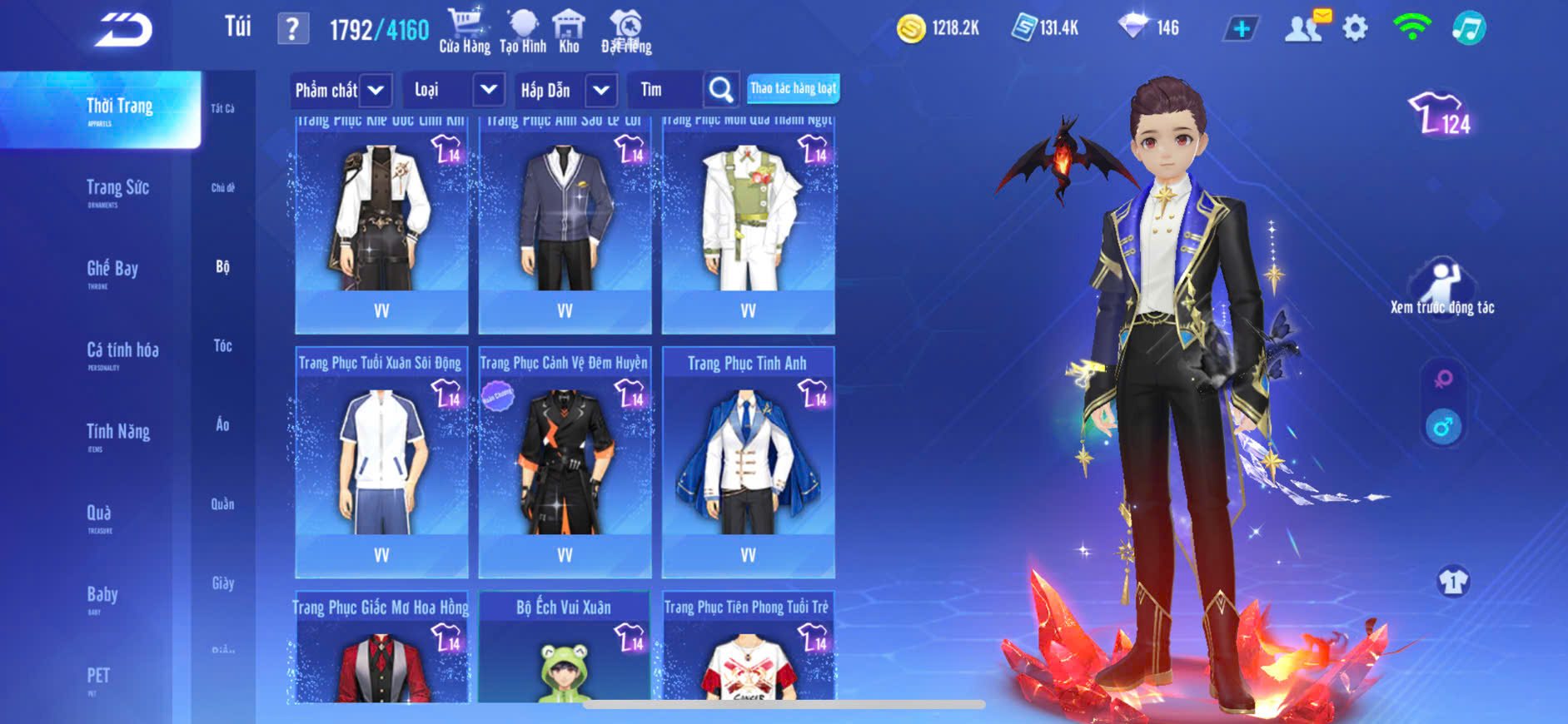This screenshot has width=1568, height=724.
Task: Open the settings gear icon
Action: click(x=1355, y=28)
